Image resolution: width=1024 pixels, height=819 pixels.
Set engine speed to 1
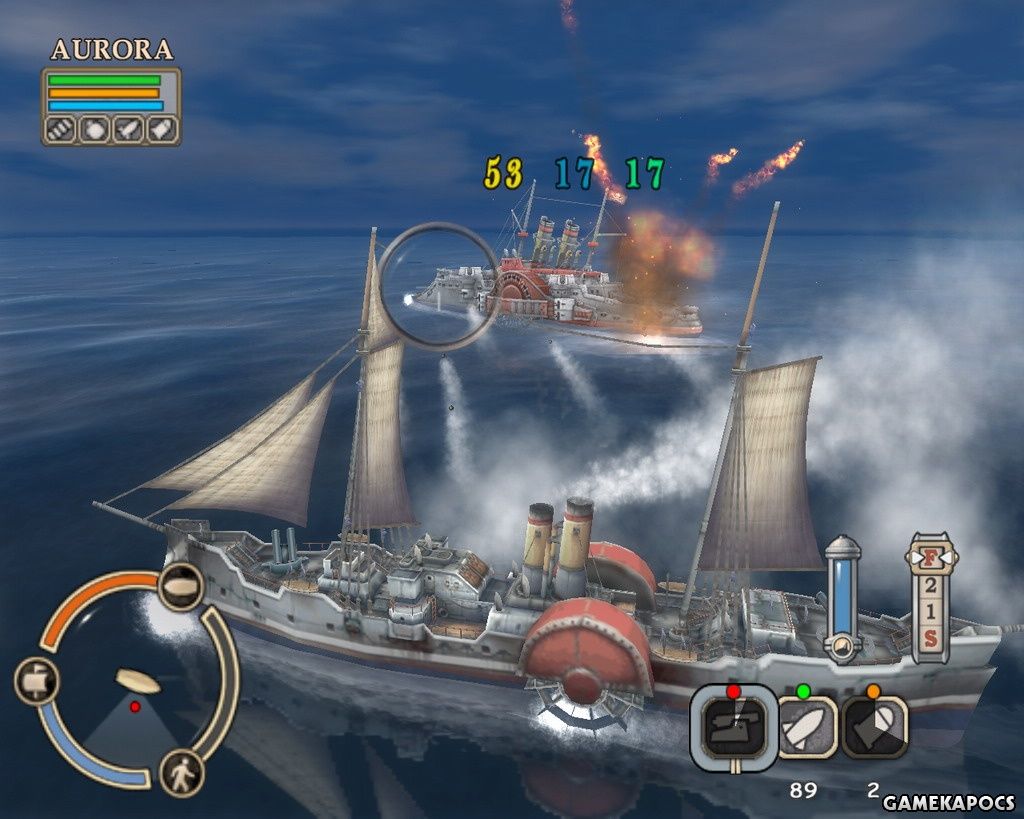click(930, 612)
